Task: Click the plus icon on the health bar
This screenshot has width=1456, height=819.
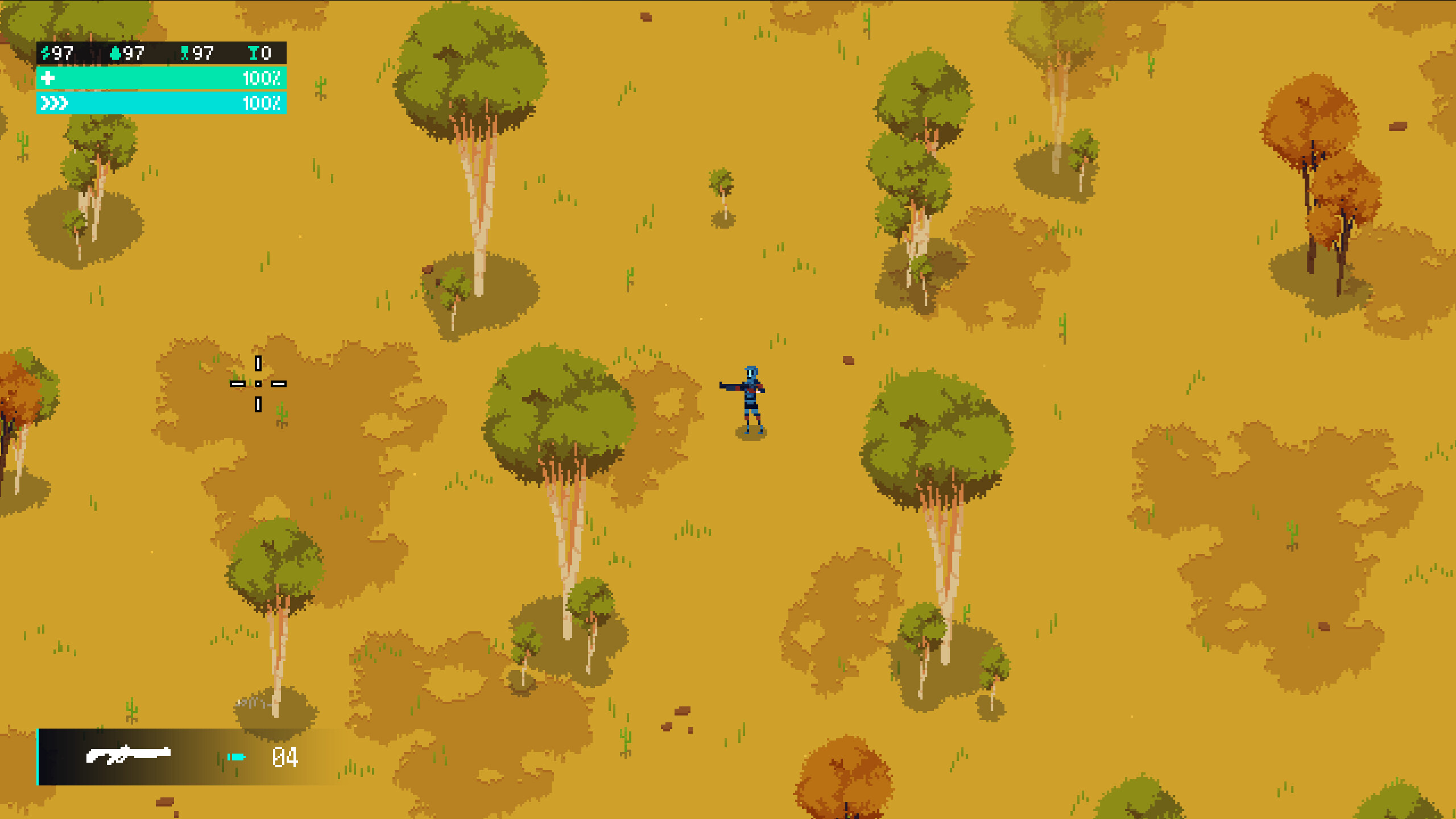Action: [48, 79]
